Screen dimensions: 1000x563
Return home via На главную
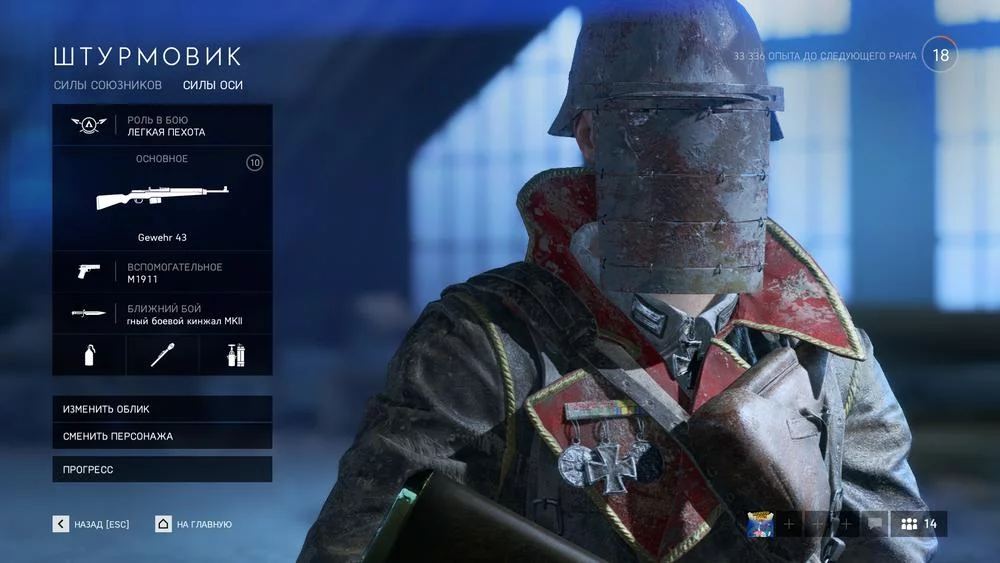coord(194,524)
